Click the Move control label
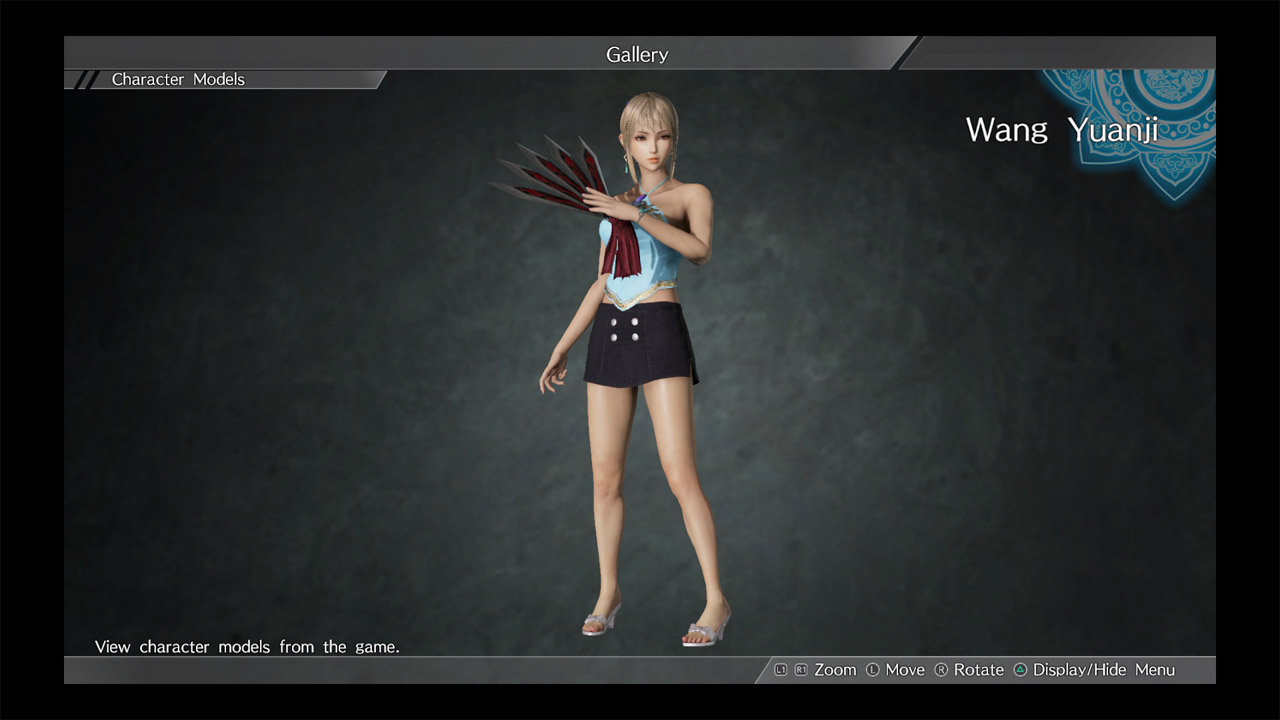 [905, 670]
